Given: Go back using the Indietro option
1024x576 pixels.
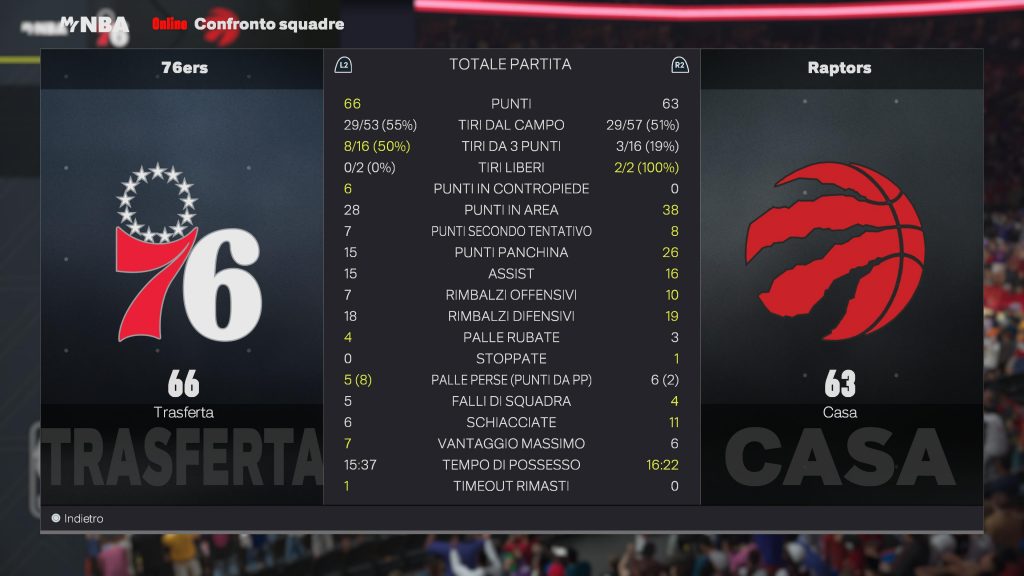Looking at the screenshot, I should coord(78,519).
